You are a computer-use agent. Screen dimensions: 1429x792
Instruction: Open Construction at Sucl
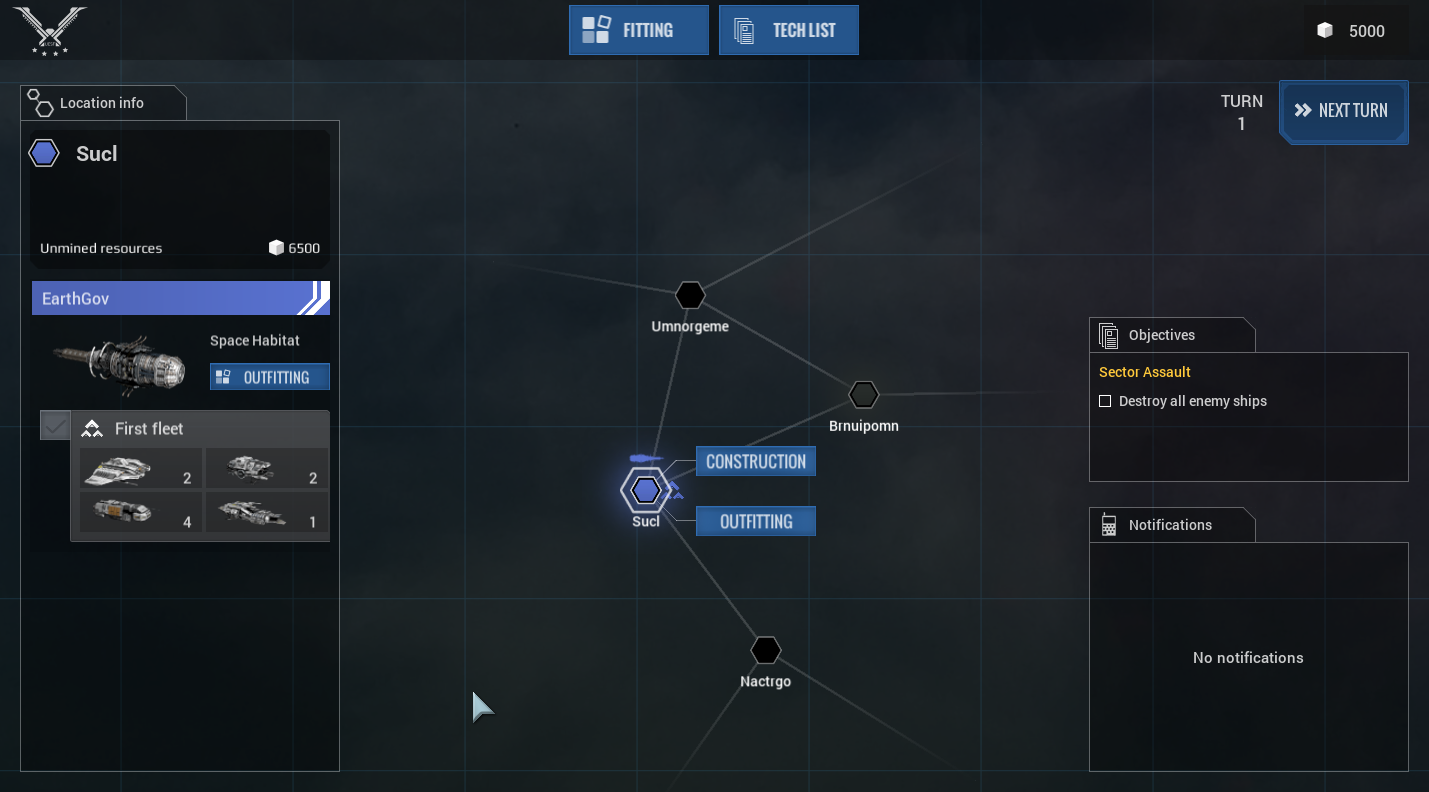755,461
